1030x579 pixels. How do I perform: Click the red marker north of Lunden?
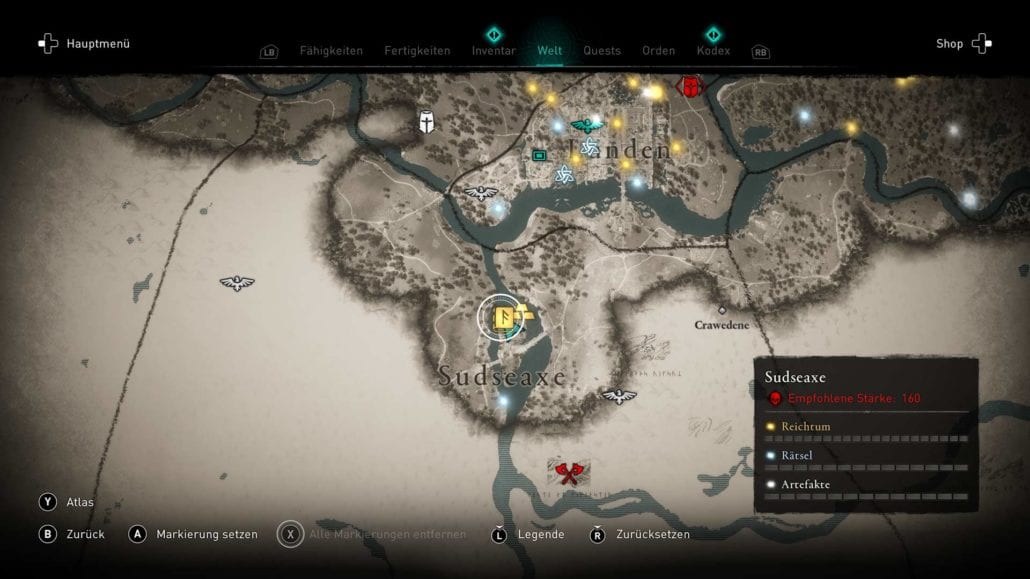[x=688, y=86]
